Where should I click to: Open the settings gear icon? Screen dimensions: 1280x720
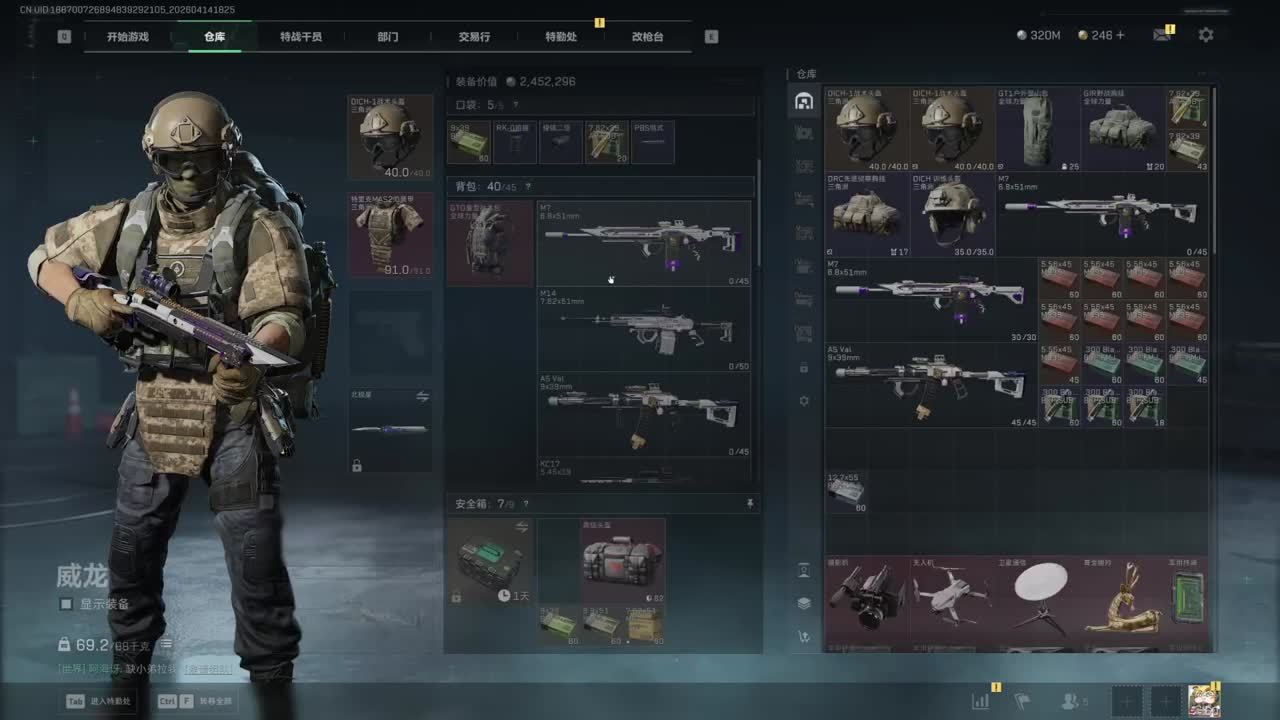[1206, 35]
